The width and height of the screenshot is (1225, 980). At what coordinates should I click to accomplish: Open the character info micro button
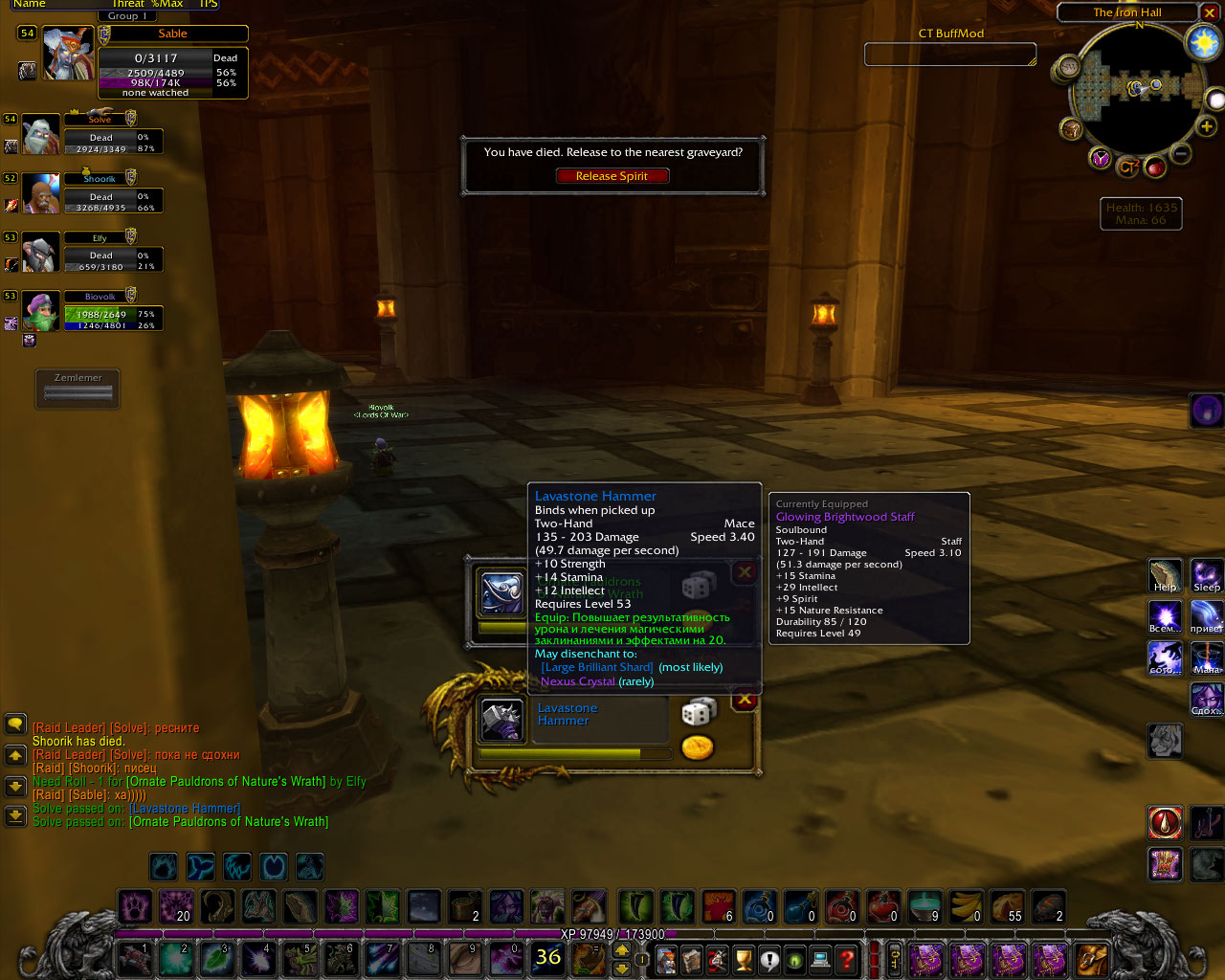click(666, 958)
